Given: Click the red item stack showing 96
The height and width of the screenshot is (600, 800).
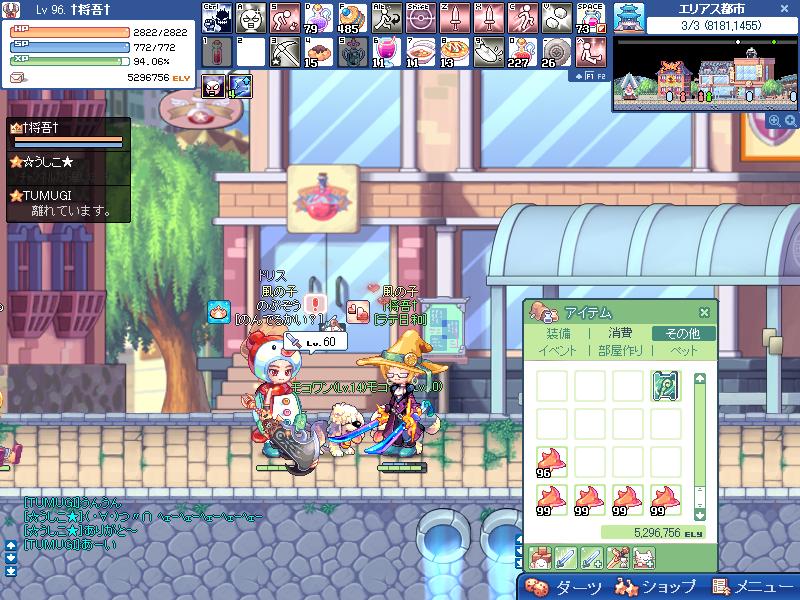Looking at the screenshot, I should pyautogui.click(x=551, y=462).
